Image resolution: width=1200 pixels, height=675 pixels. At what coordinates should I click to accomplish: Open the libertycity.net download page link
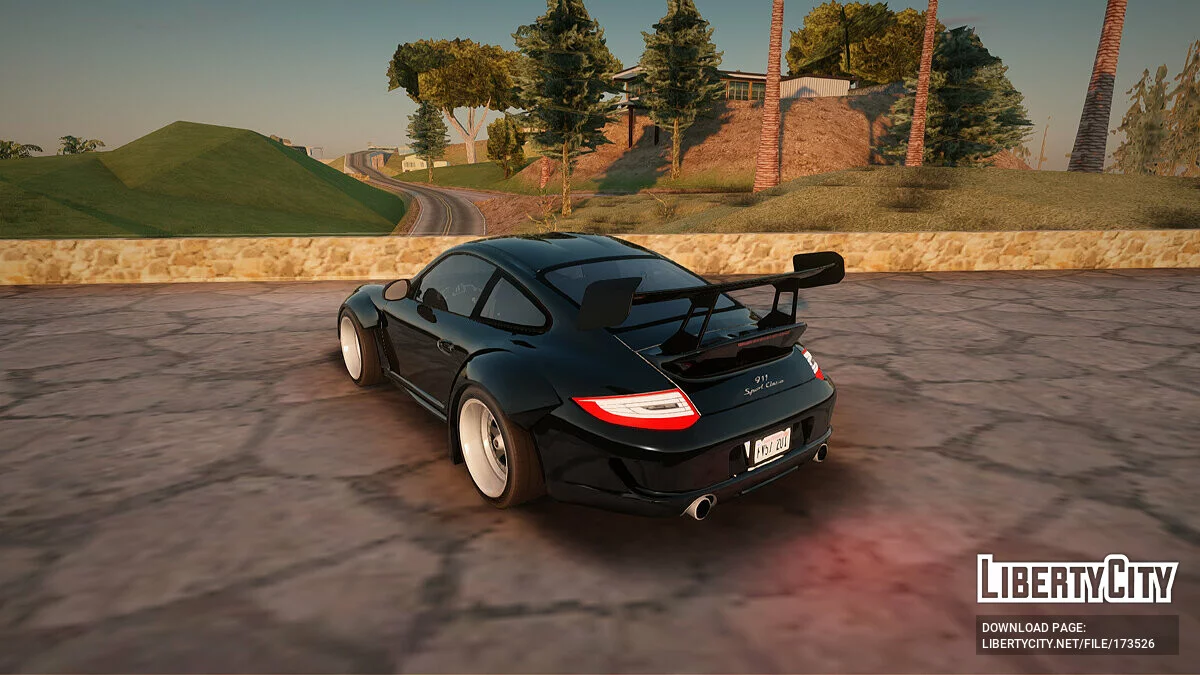pos(1068,643)
